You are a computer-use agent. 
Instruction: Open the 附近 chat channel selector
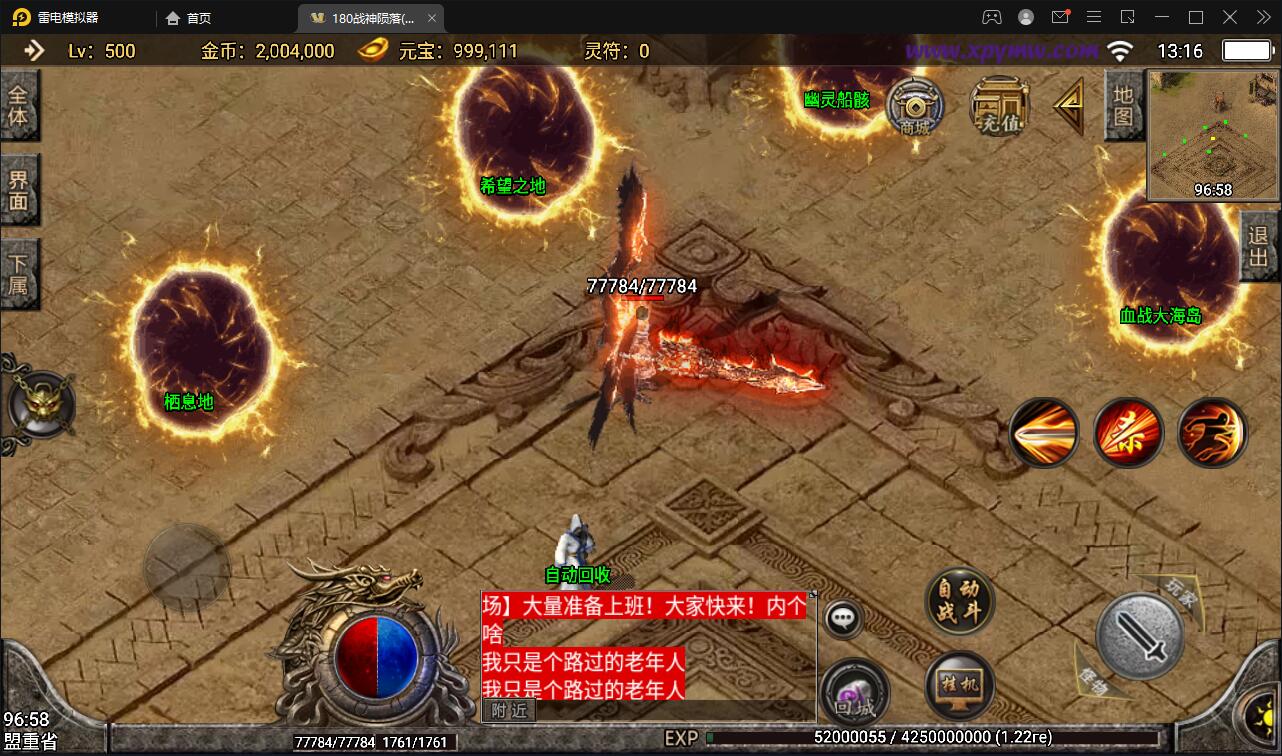[509, 711]
